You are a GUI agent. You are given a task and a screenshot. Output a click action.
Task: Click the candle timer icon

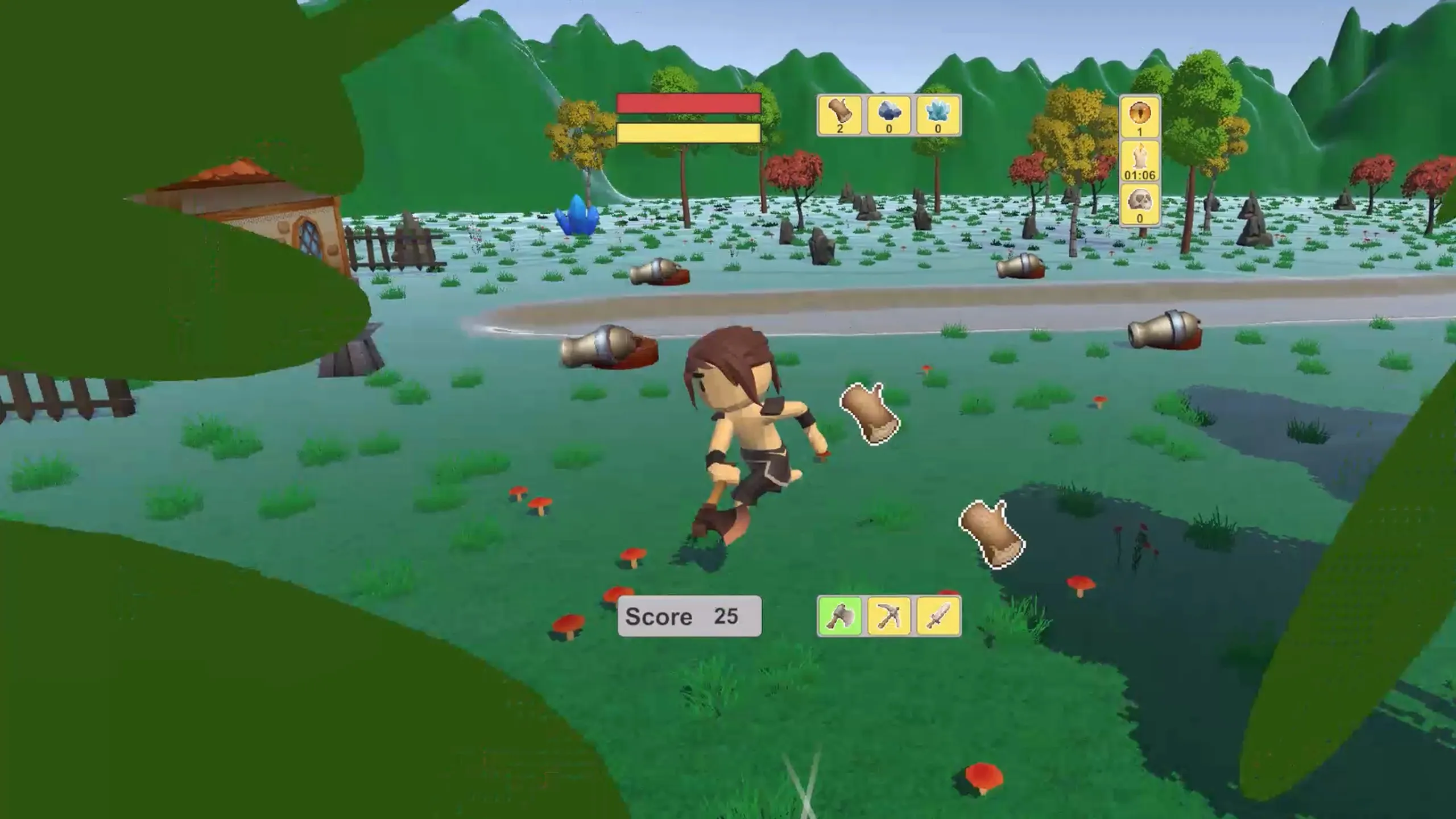[x=1139, y=161]
